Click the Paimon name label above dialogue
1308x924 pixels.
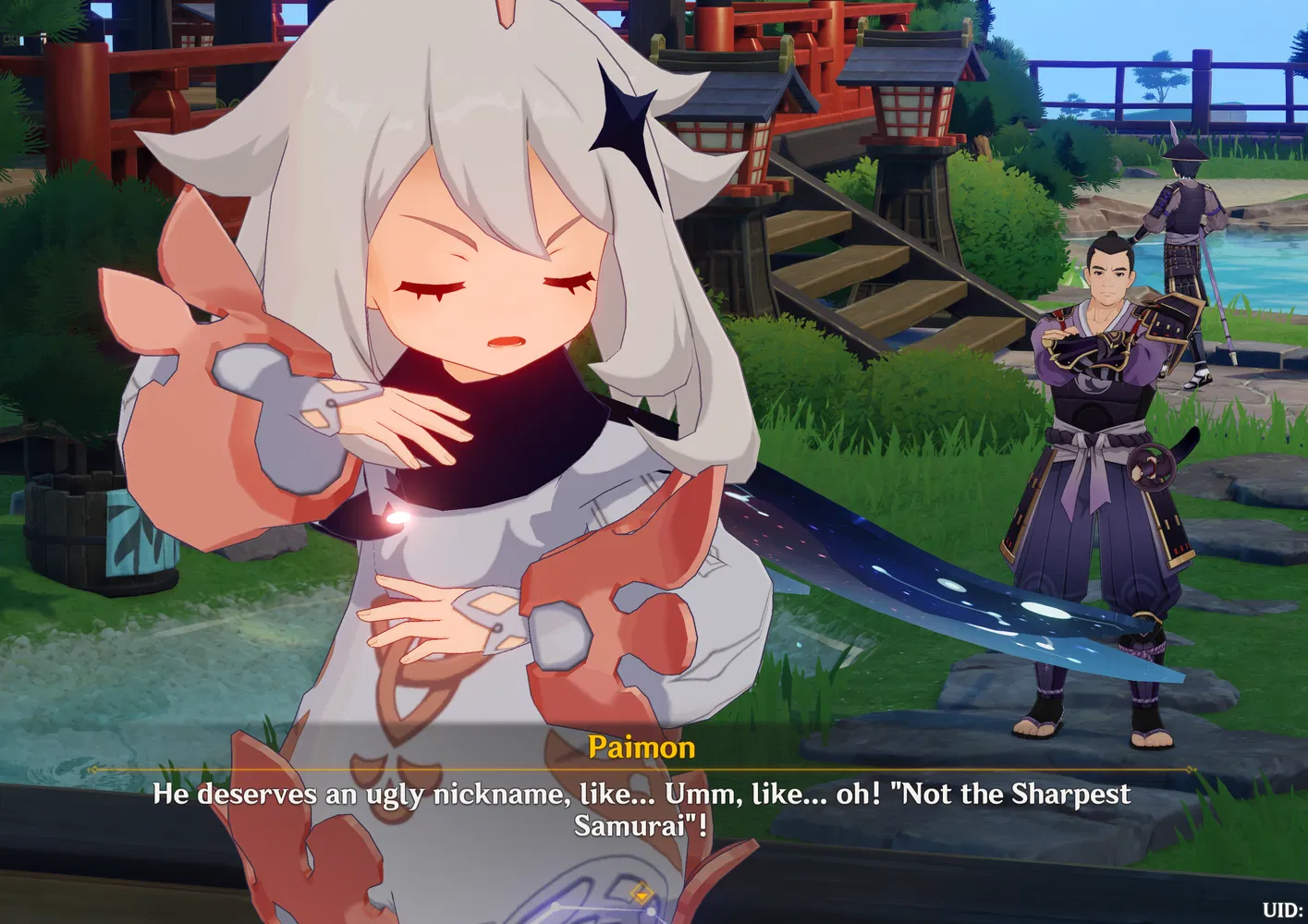[644, 747]
